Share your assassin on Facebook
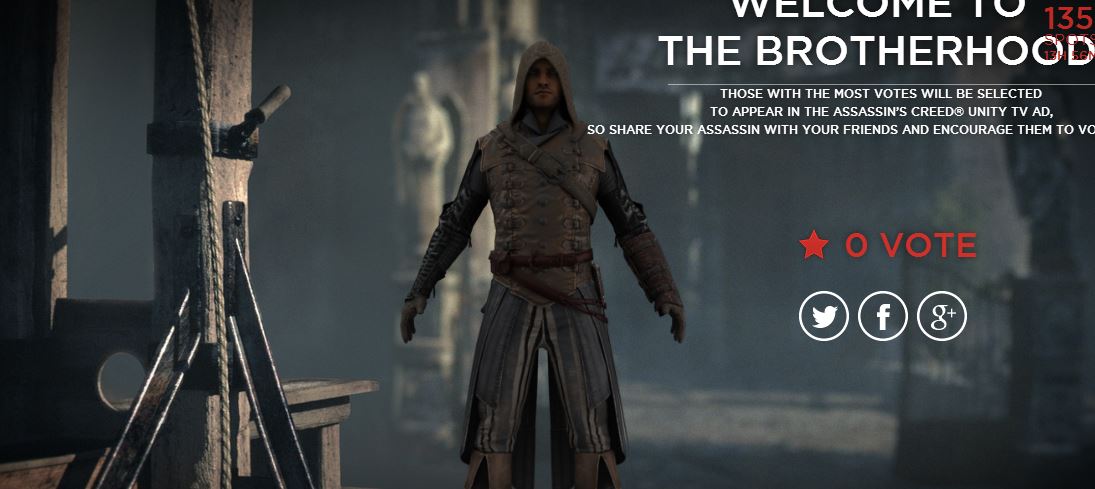The width and height of the screenshot is (1095, 489). pos(883,317)
